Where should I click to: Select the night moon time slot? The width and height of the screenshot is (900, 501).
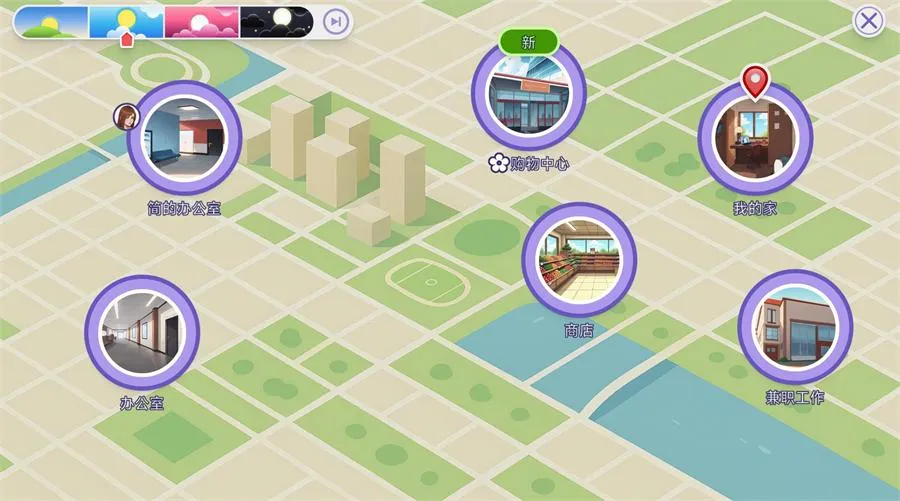pos(276,21)
